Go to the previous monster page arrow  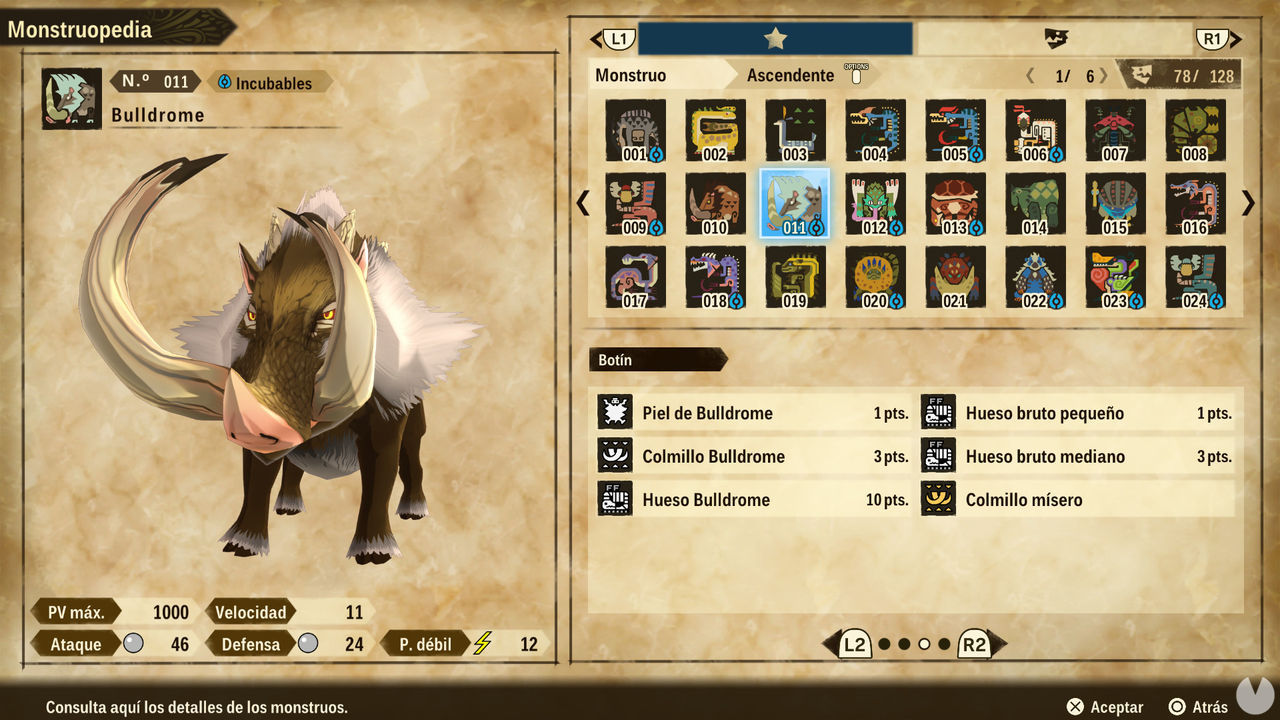[583, 203]
